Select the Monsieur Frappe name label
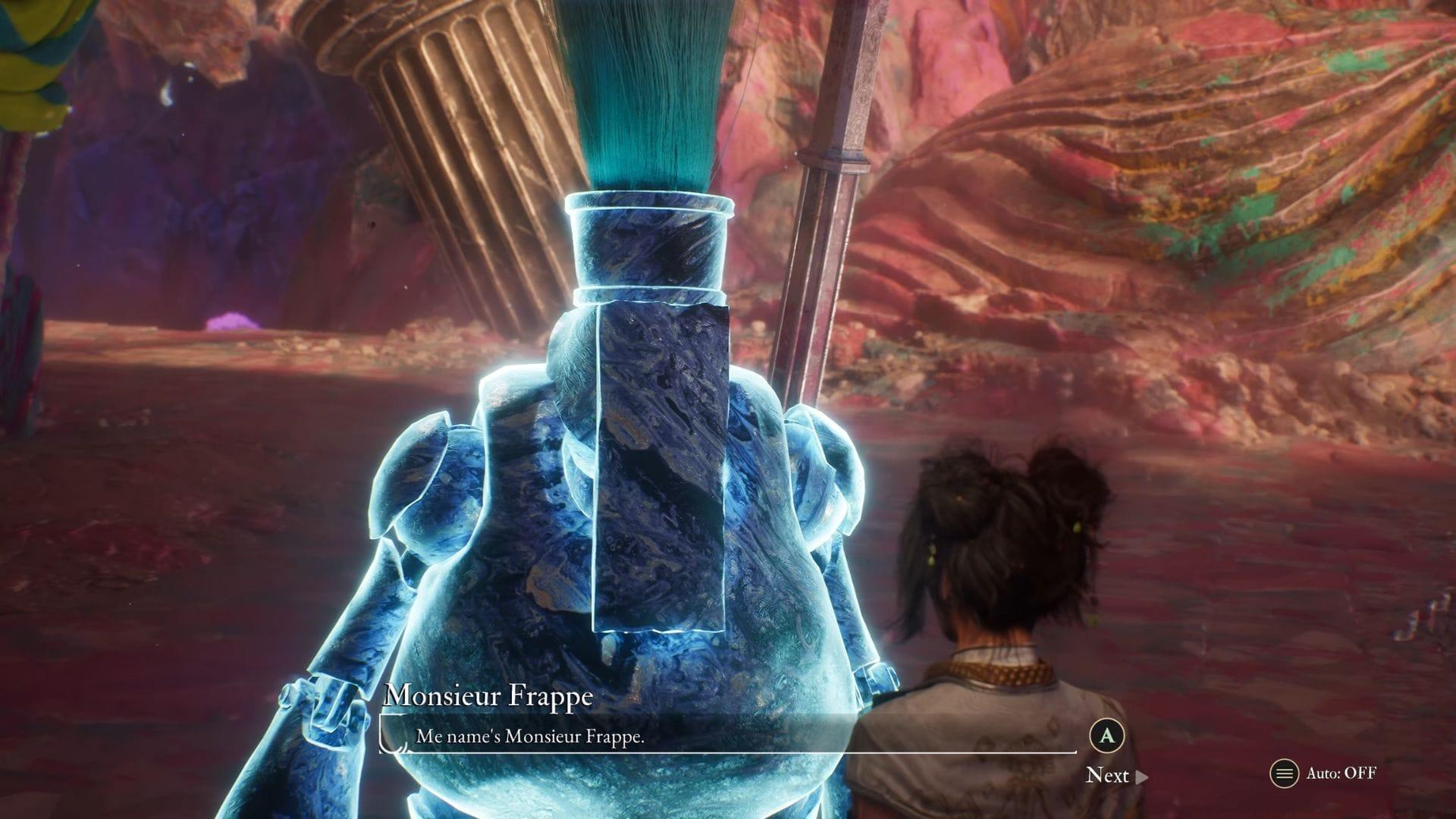Viewport: 1456px width, 819px height. 489,694
